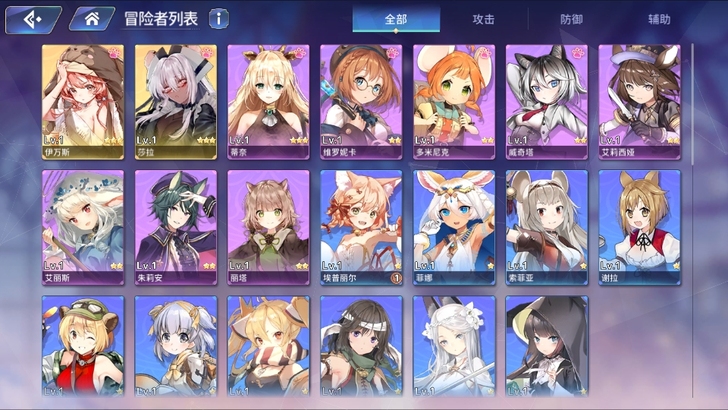Switch to the 全部 (All) tab
The width and height of the screenshot is (728, 410).
(397, 19)
